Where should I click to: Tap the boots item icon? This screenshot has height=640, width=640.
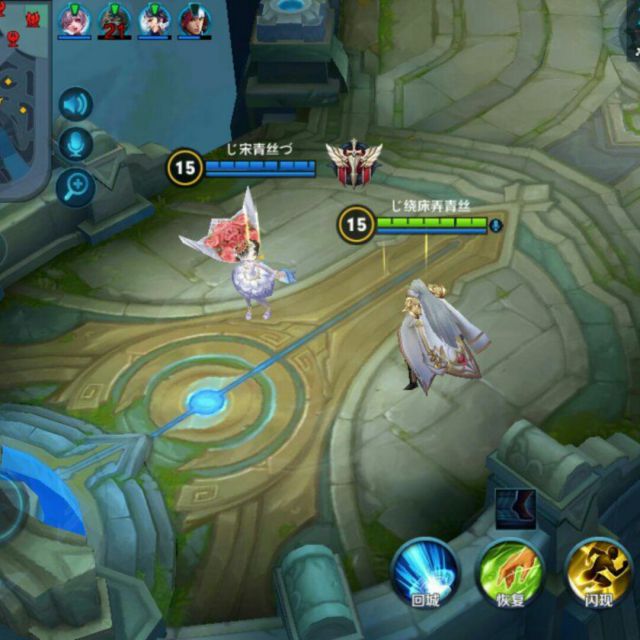516,508
